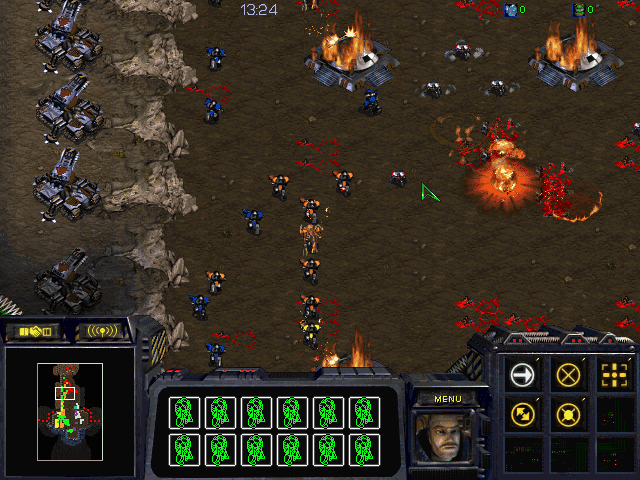Choose the Attack crosshair command
Viewport: 640px width, 480px height.
(x=614, y=375)
